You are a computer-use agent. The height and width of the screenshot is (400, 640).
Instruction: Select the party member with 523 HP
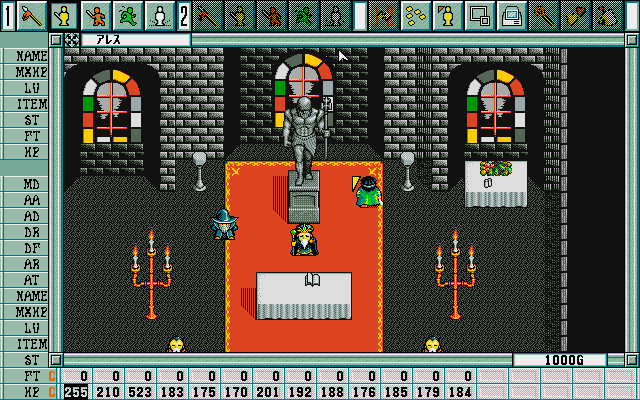140,391
